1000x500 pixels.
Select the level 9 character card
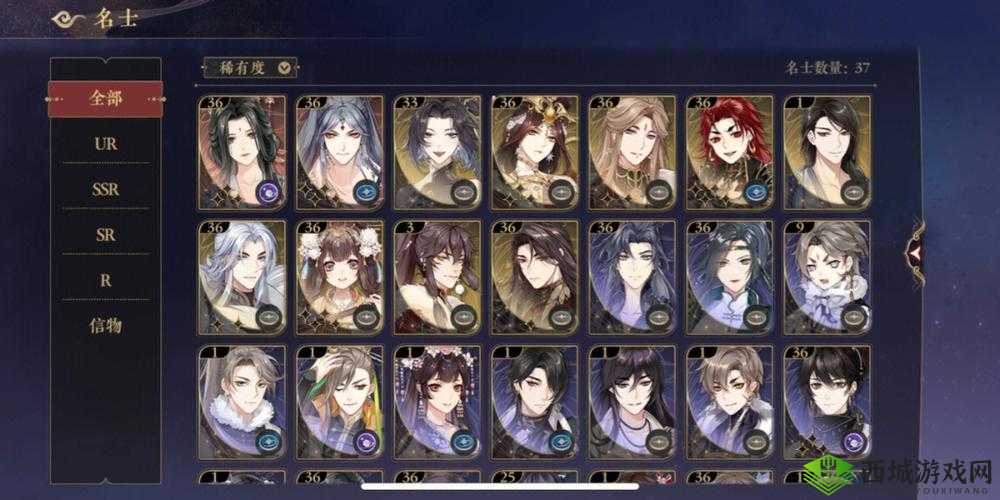pos(827,277)
